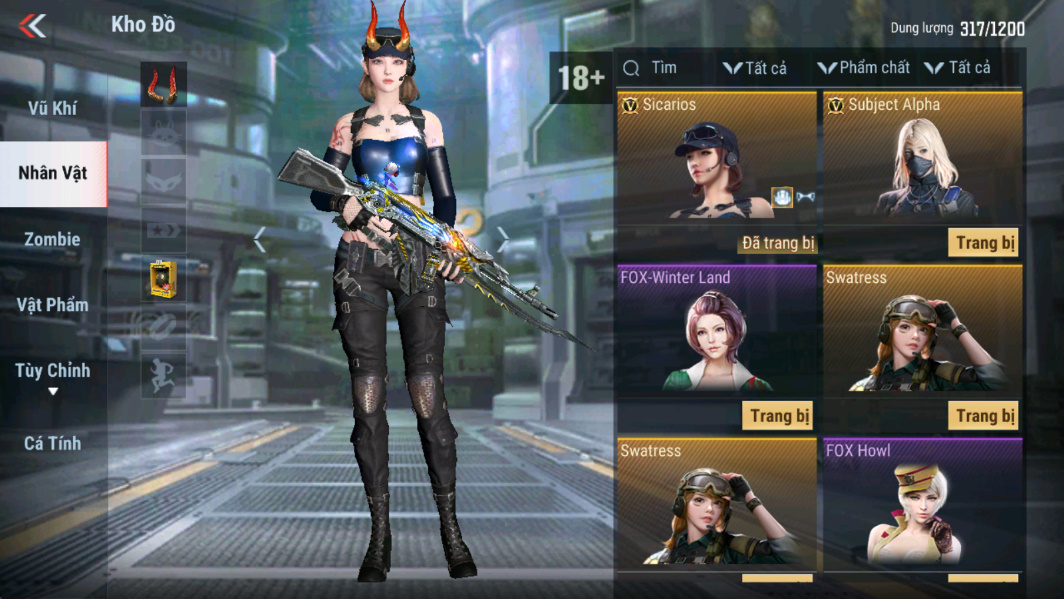Go back using the red arrow button
This screenshot has width=1064, height=599.
pyautogui.click(x=33, y=26)
